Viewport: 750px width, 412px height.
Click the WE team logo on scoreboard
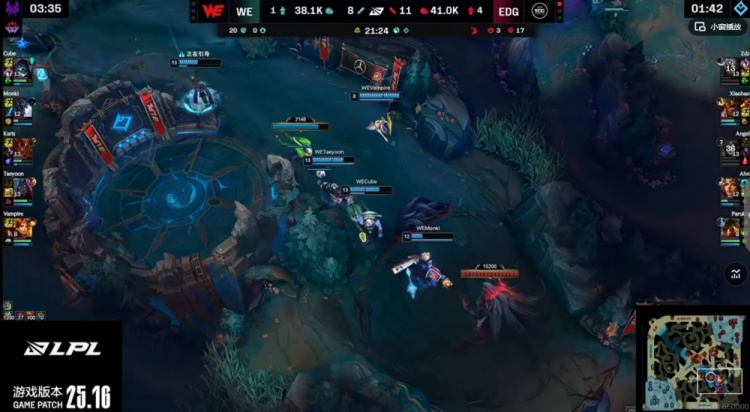pyautogui.click(x=210, y=11)
